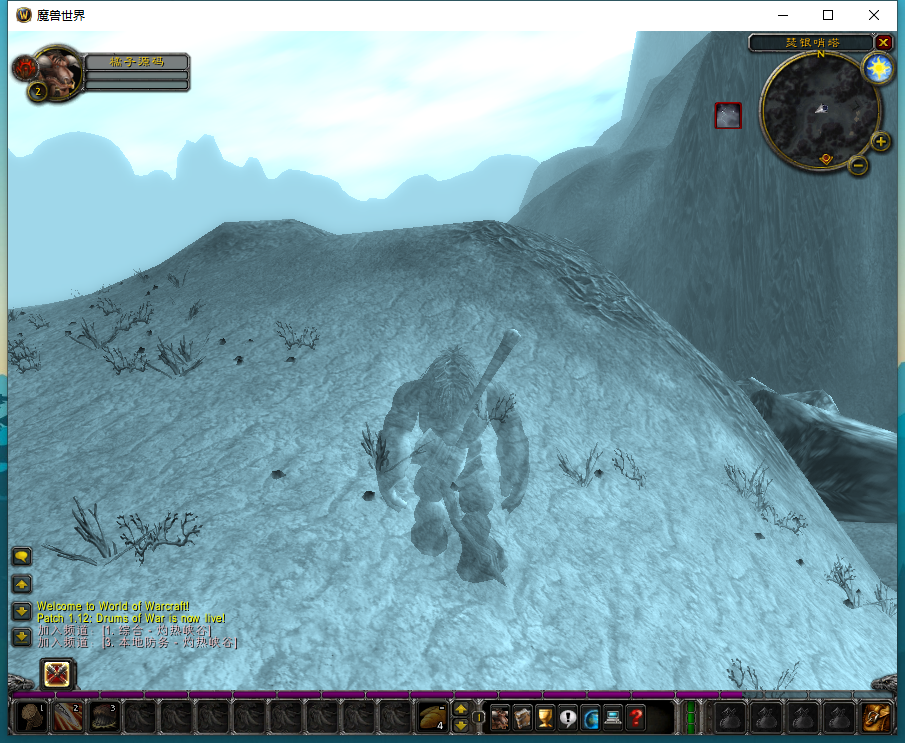Trigger the ability in action slot 3
905x743 pixels.
[105, 717]
